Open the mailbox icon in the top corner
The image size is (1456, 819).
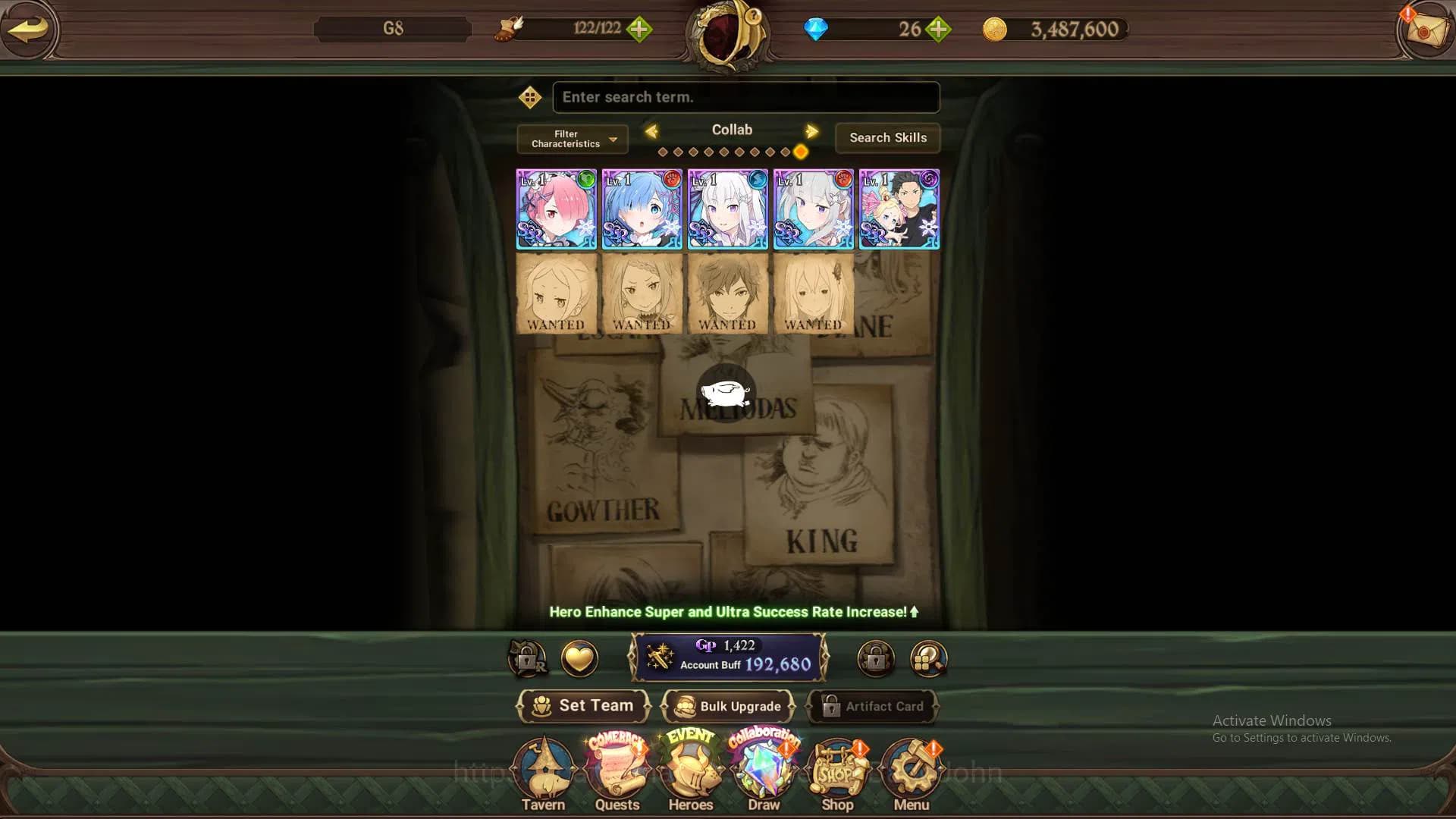tap(1424, 32)
